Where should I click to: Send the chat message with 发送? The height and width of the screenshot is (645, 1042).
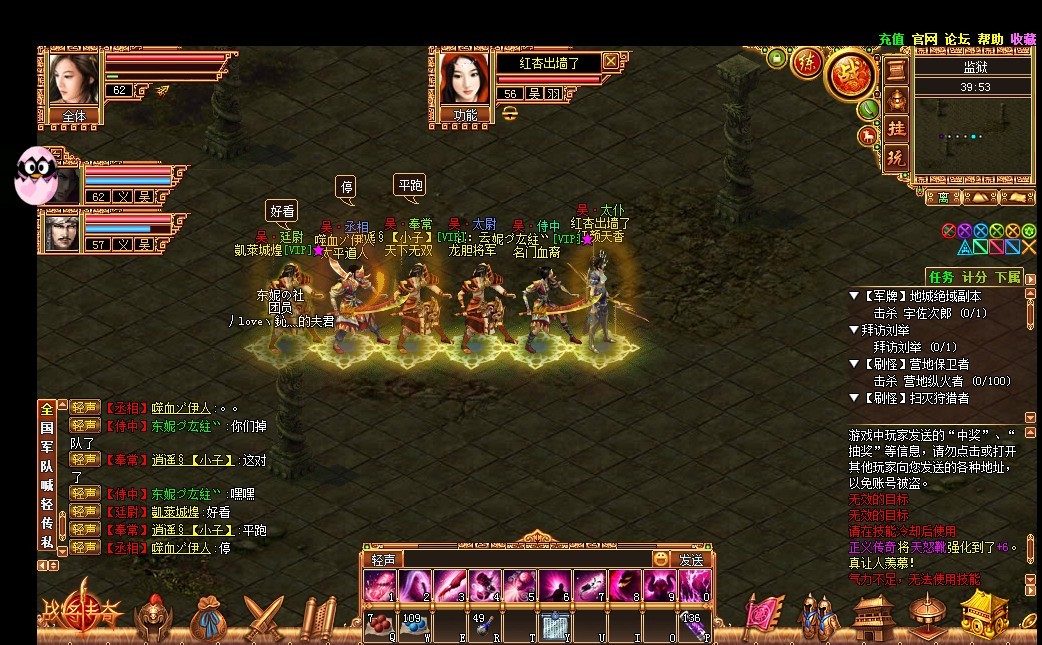(691, 560)
